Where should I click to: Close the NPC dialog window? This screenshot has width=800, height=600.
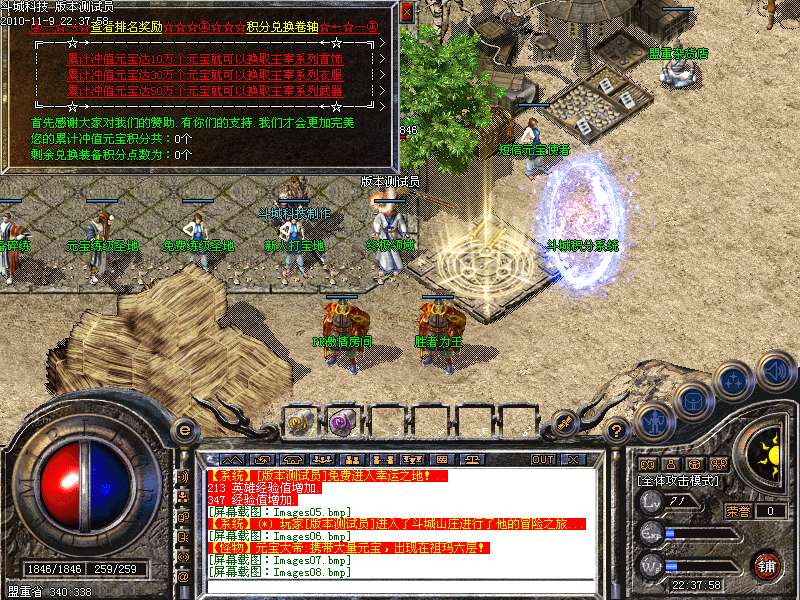tap(406, 12)
